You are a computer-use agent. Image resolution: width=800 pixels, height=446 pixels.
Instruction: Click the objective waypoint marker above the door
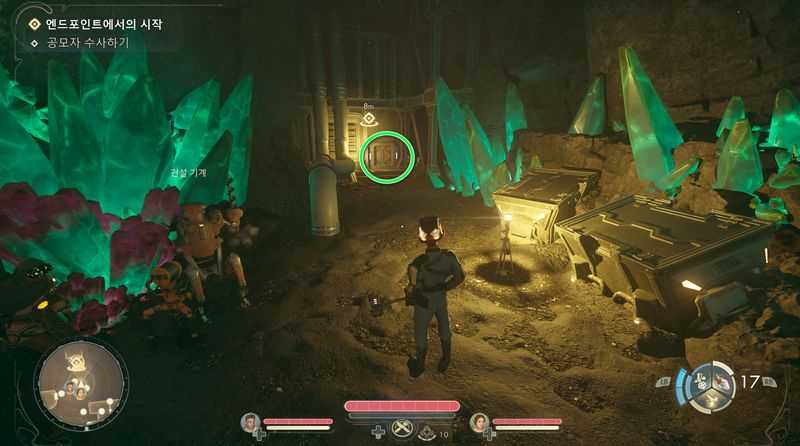click(x=368, y=119)
